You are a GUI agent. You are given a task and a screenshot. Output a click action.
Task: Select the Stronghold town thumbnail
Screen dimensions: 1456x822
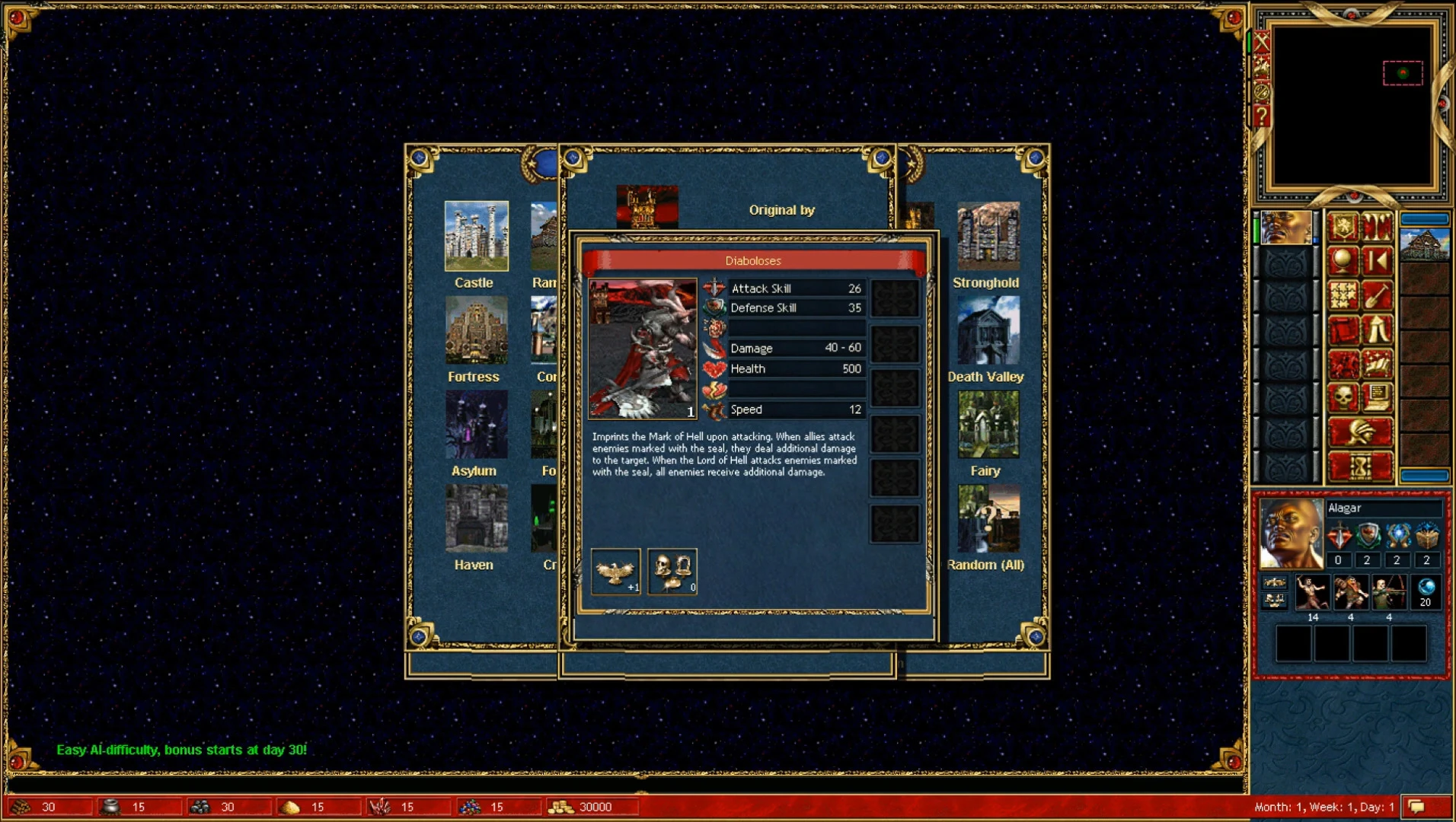pyautogui.click(x=988, y=236)
